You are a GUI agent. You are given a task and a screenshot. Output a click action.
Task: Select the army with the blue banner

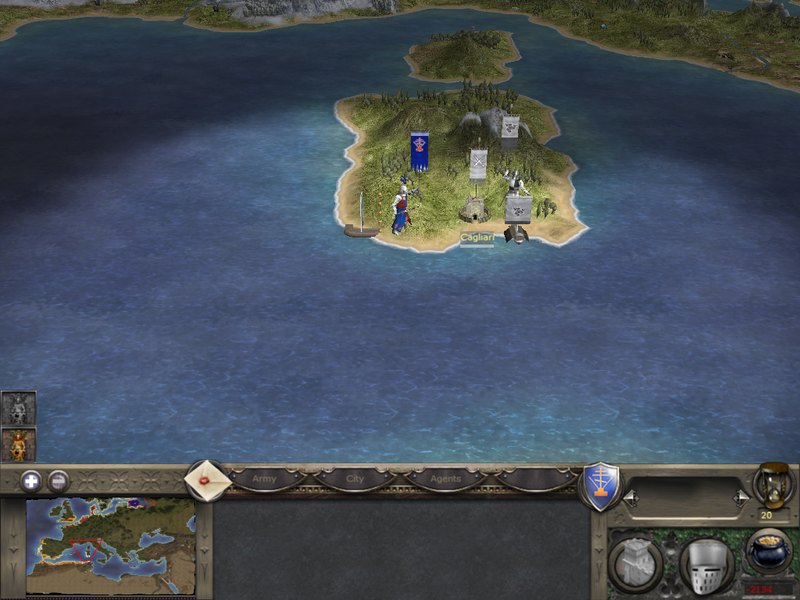click(420, 152)
